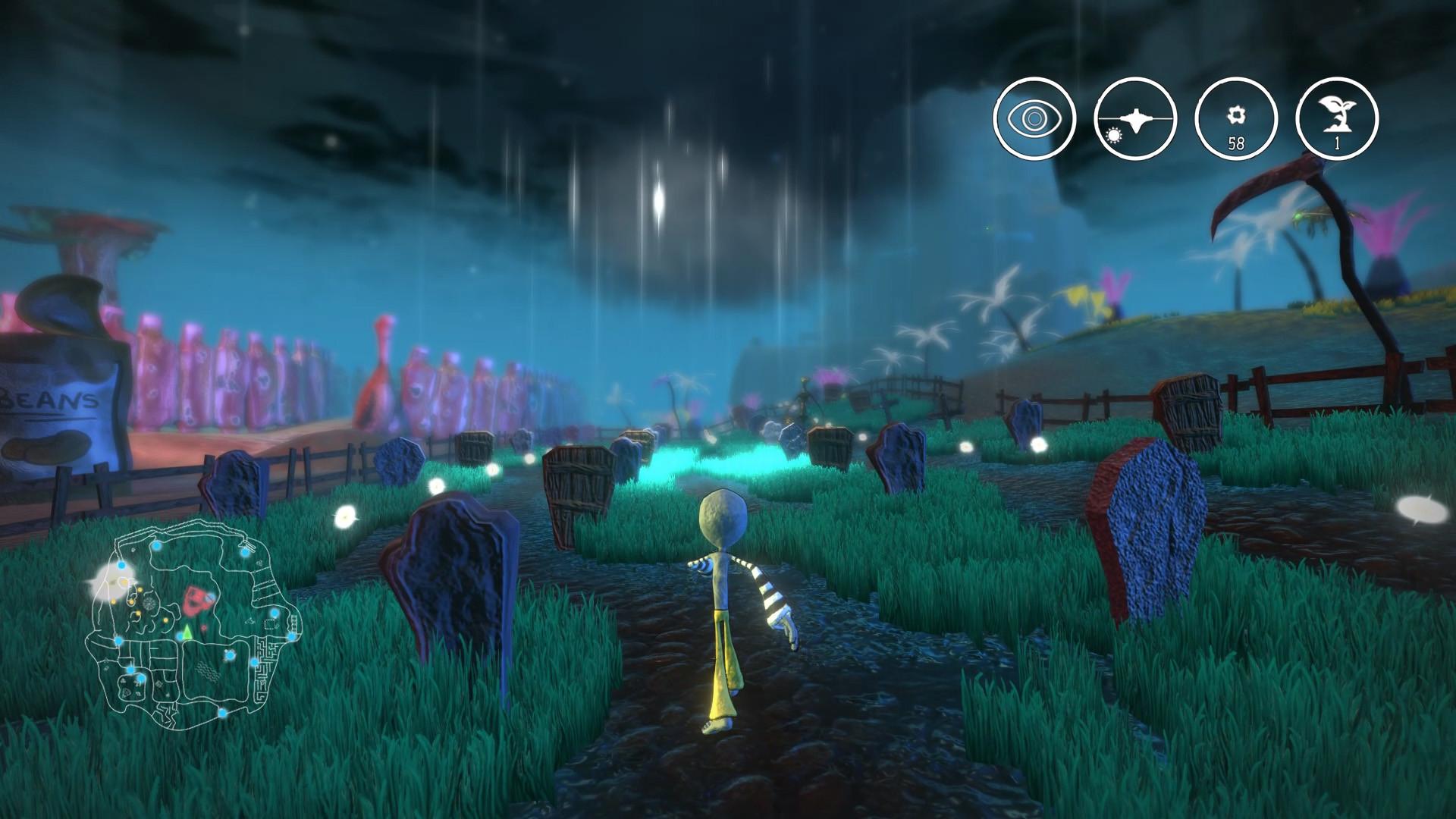
Task: Select the green player triangle on the minimap
Action: pos(187,632)
